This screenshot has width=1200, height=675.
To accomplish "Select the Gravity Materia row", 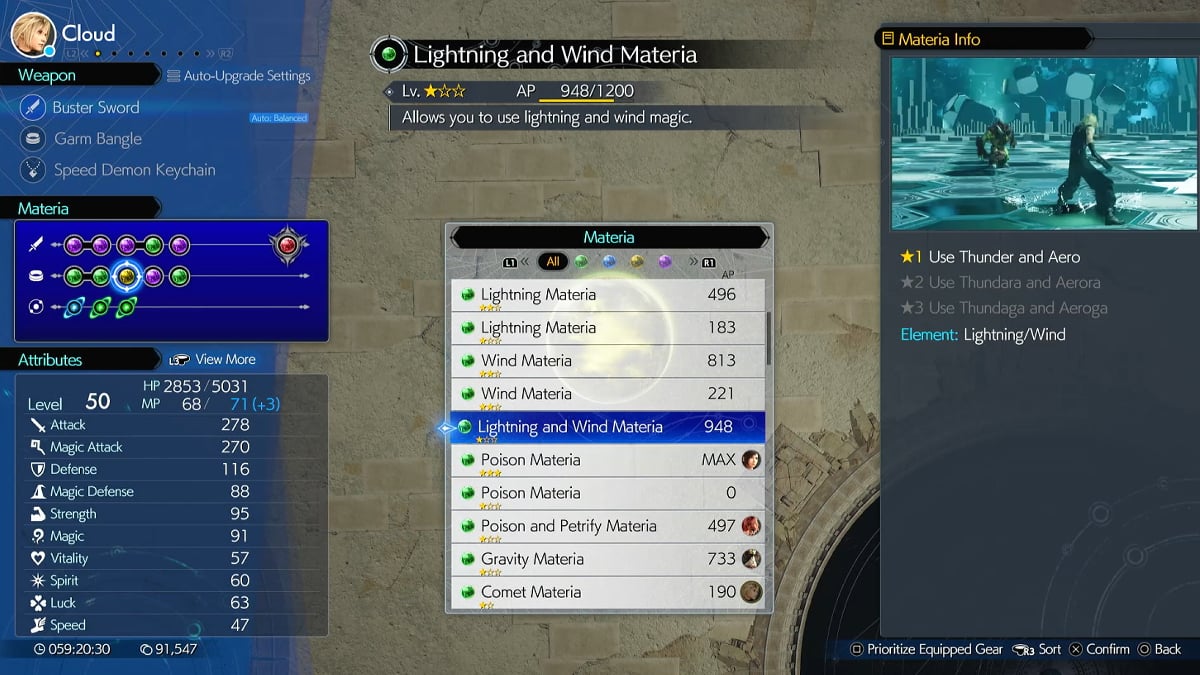I will tap(607, 559).
